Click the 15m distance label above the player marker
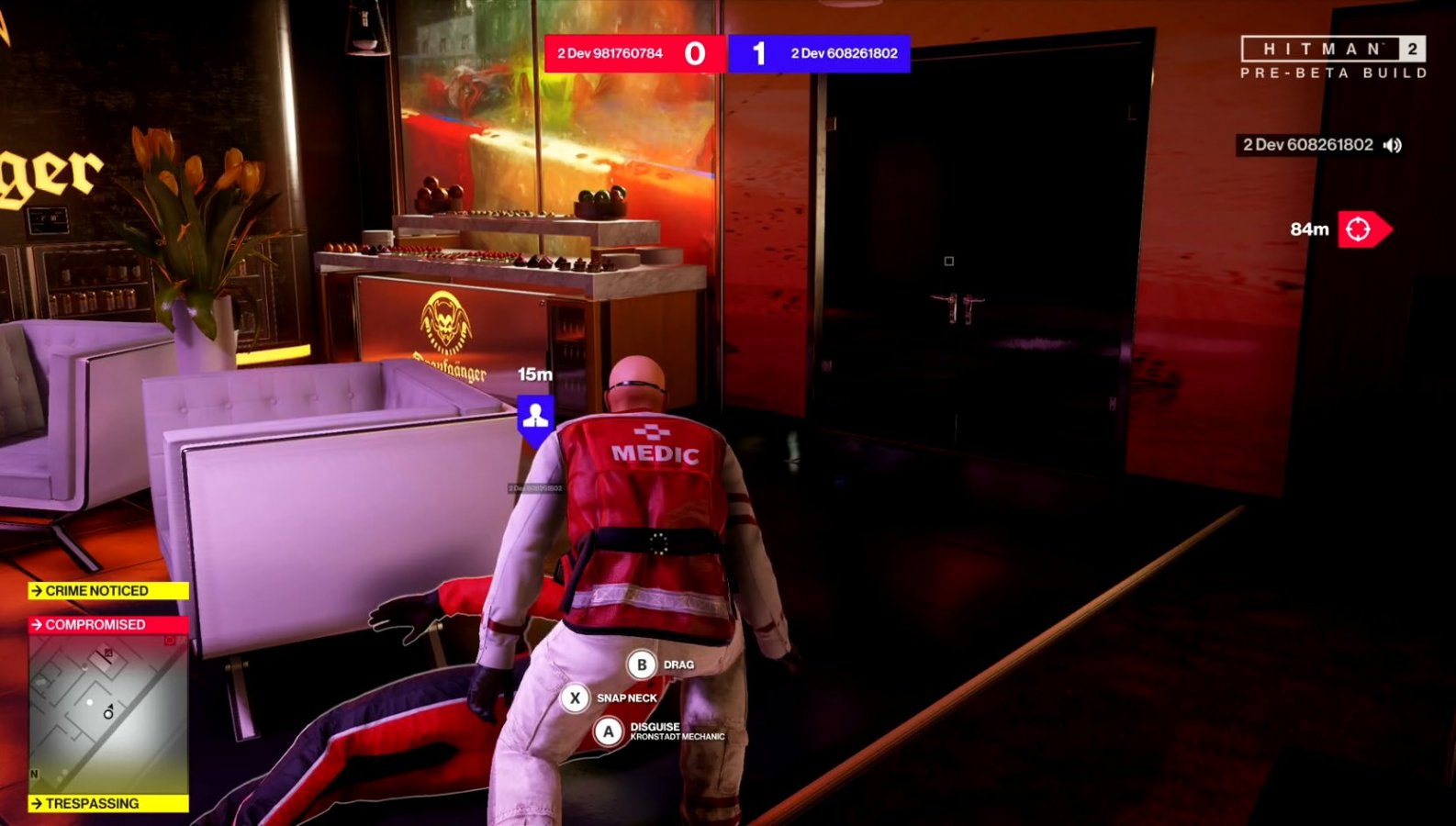The height and width of the screenshot is (826, 1456). [534, 373]
